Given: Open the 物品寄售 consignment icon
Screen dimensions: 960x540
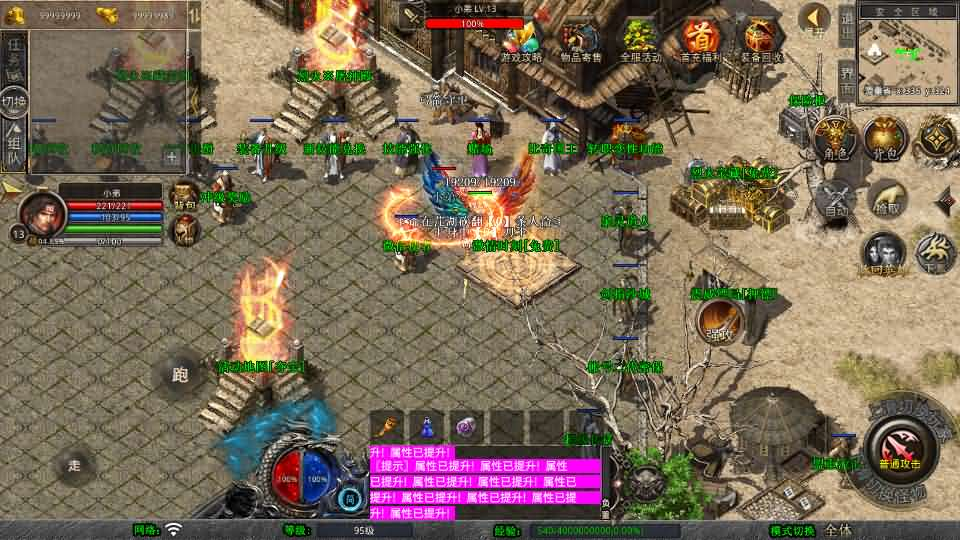Looking at the screenshot, I should (580, 39).
